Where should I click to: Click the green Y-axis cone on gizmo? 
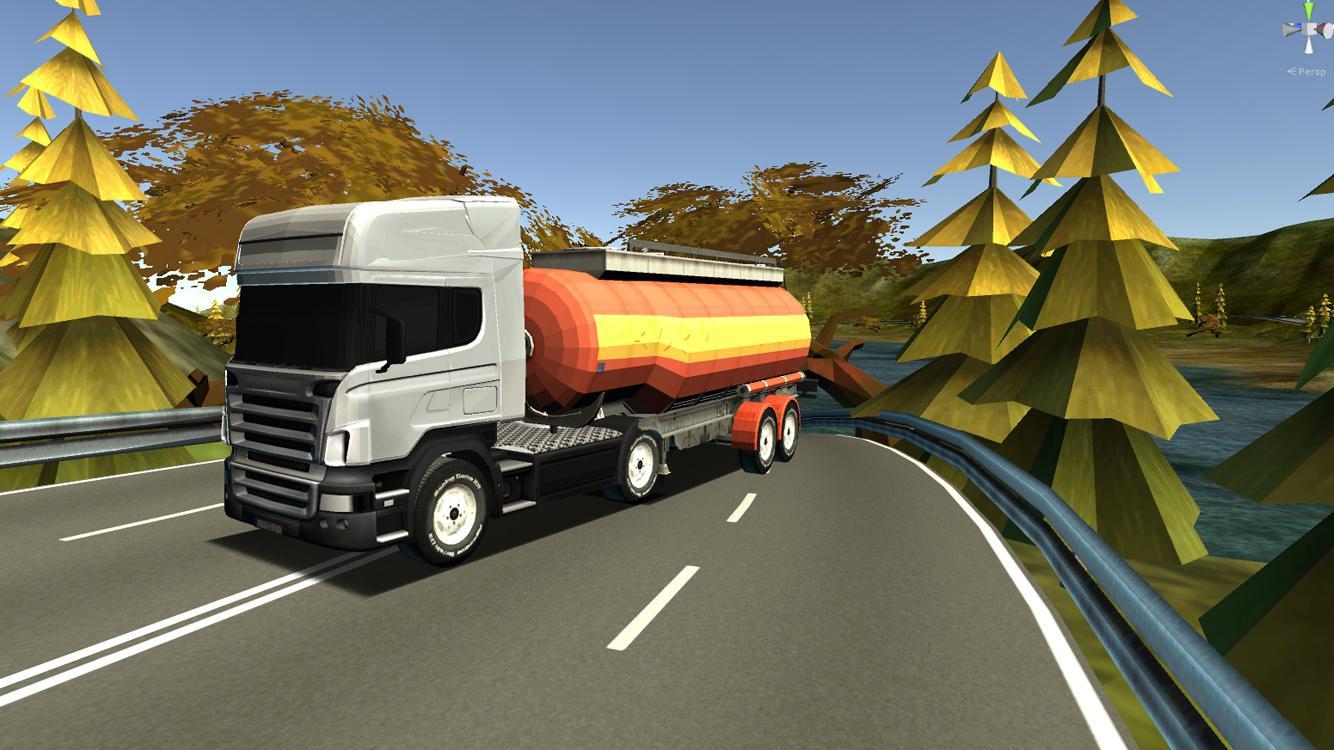pyautogui.click(x=1309, y=11)
